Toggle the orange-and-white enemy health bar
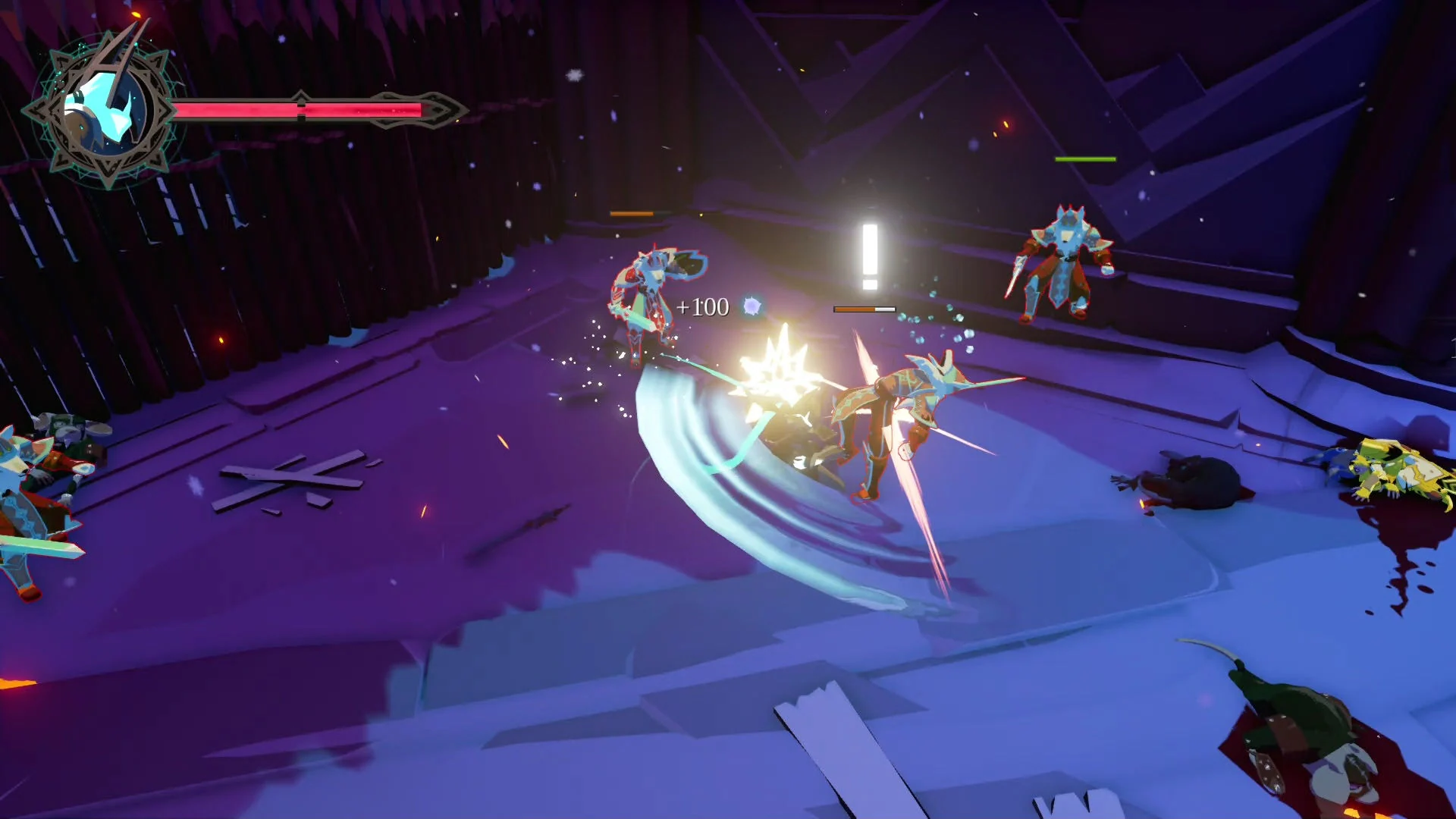The width and height of the screenshot is (1456, 819). pos(864,309)
